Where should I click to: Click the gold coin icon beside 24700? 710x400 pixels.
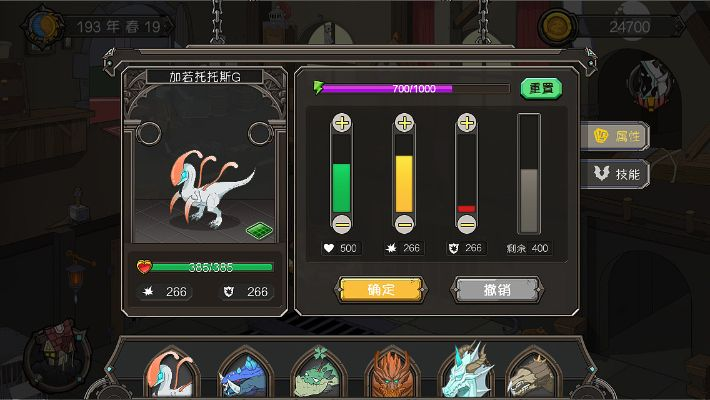tap(557, 26)
